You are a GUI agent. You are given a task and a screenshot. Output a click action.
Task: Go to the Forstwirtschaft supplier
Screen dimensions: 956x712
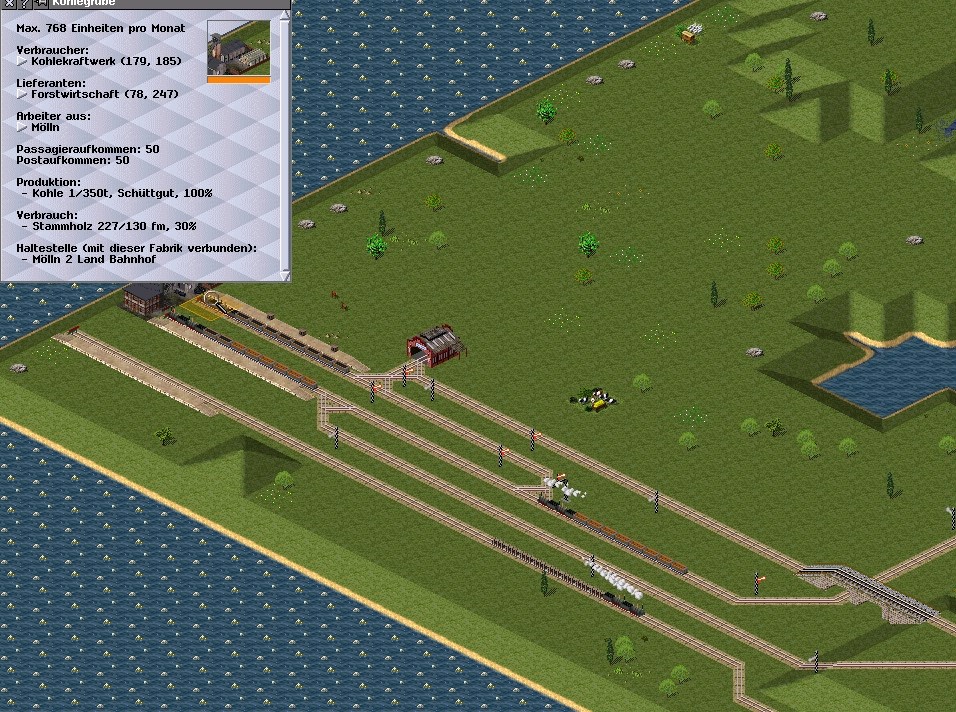pyautogui.click(x=24, y=94)
